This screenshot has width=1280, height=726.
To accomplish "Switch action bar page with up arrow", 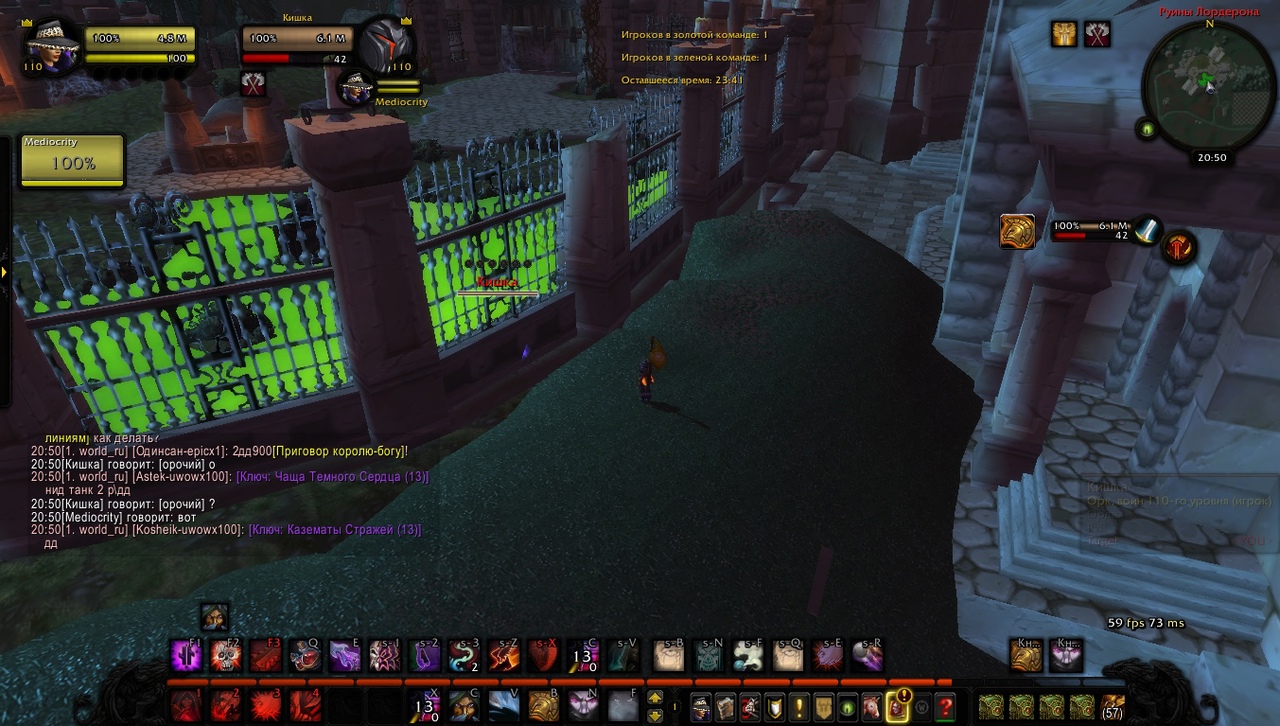I will 655,697.
